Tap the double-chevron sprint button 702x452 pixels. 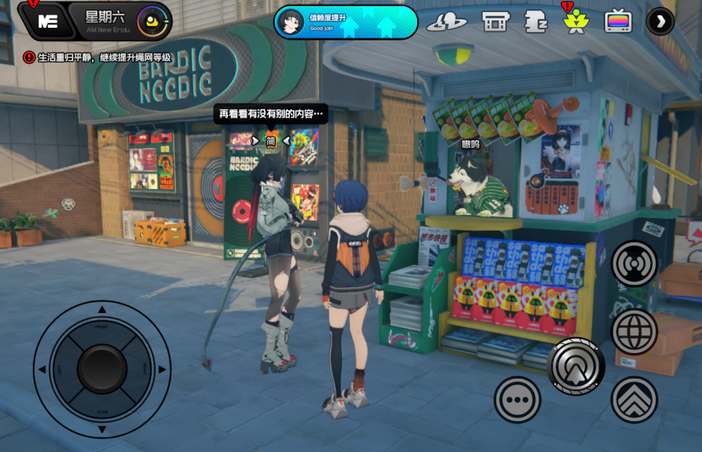click(634, 399)
